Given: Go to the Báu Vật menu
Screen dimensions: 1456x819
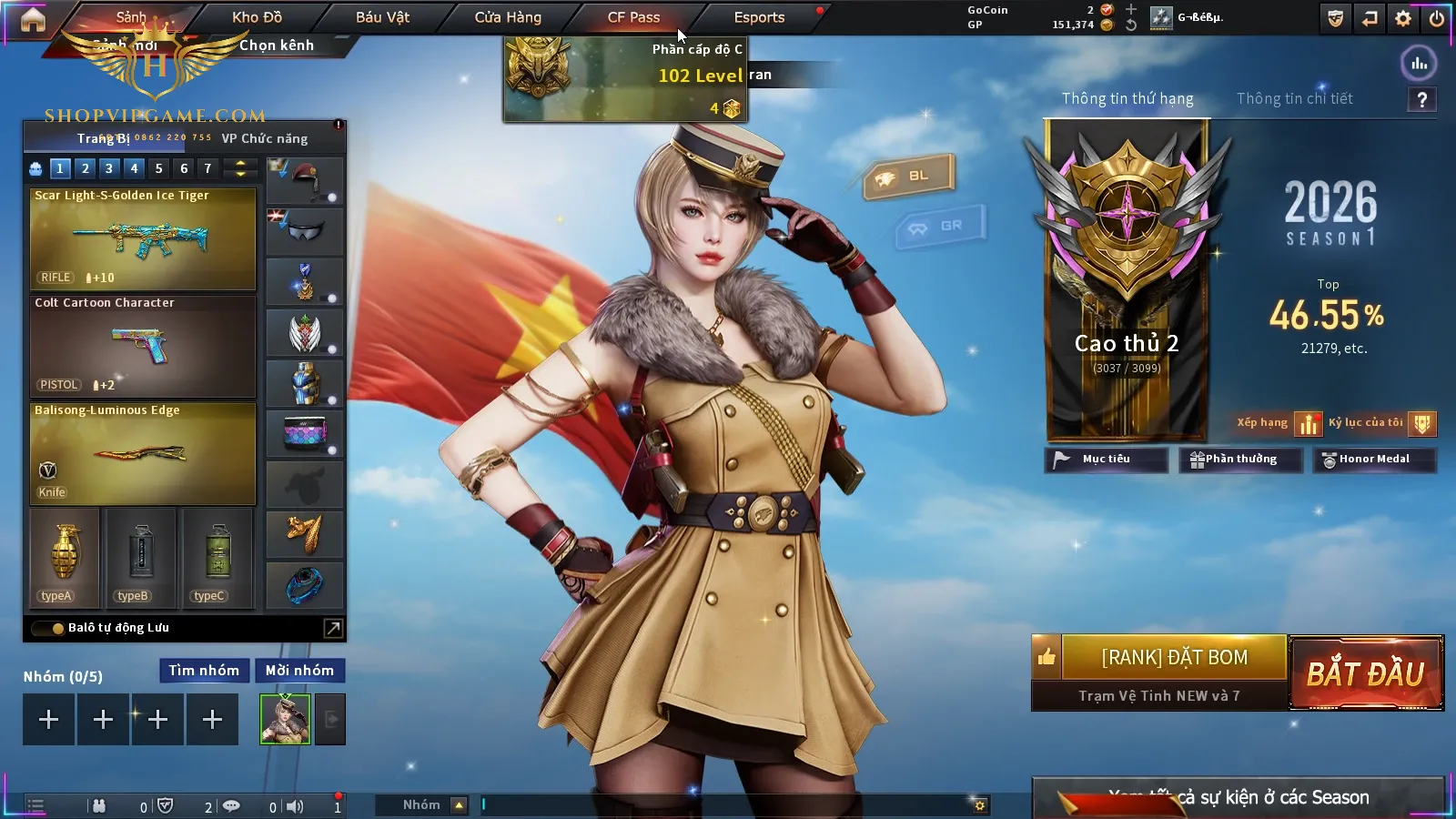Looking at the screenshot, I should pyautogui.click(x=382, y=17).
